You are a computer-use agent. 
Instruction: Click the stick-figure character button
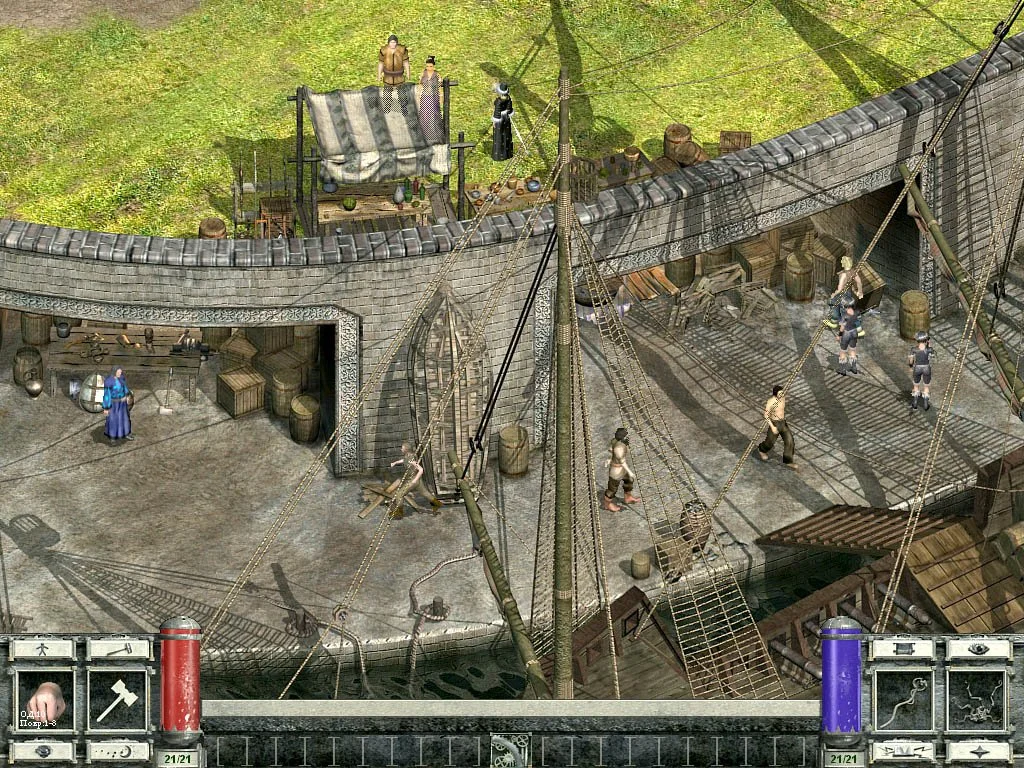(x=42, y=649)
